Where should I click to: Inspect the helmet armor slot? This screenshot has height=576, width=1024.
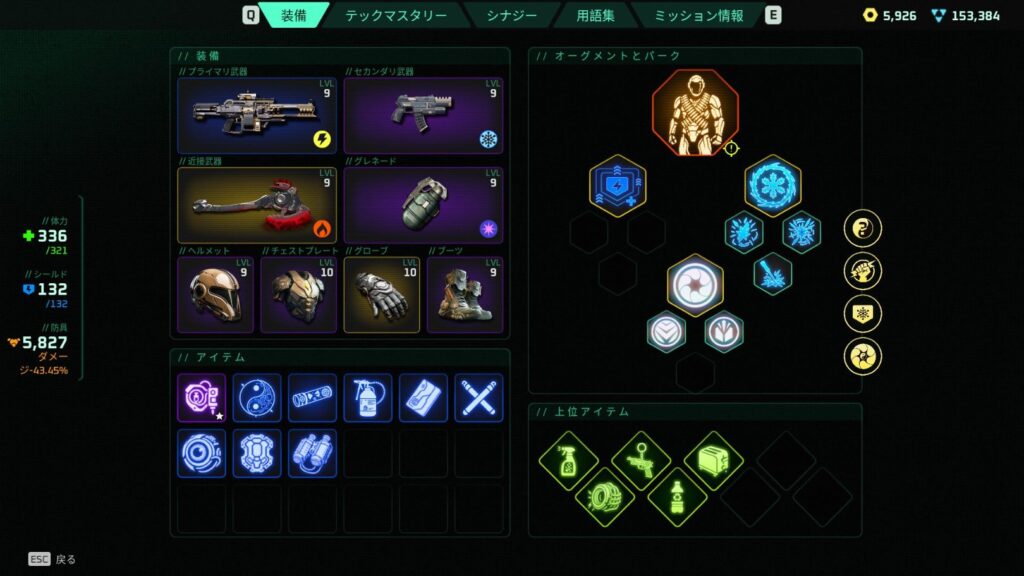[215, 295]
